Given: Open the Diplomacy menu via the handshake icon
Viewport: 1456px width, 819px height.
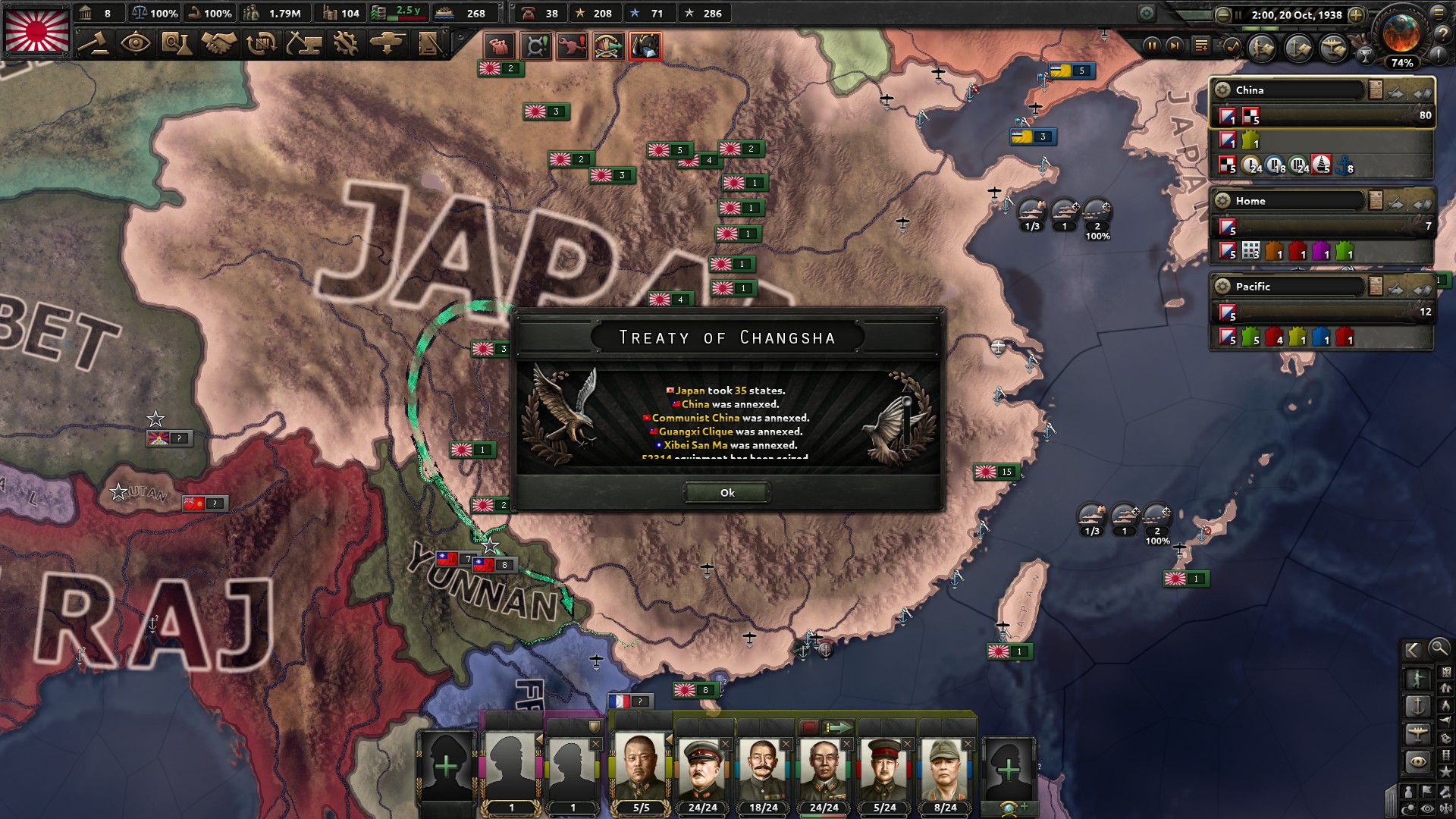Looking at the screenshot, I should [x=220, y=42].
